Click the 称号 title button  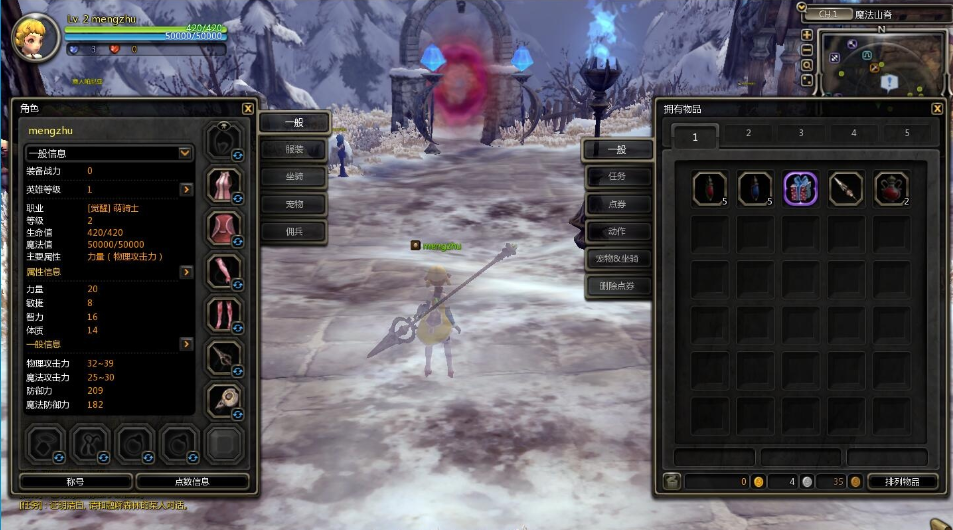pyautogui.click(x=75, y=482)
